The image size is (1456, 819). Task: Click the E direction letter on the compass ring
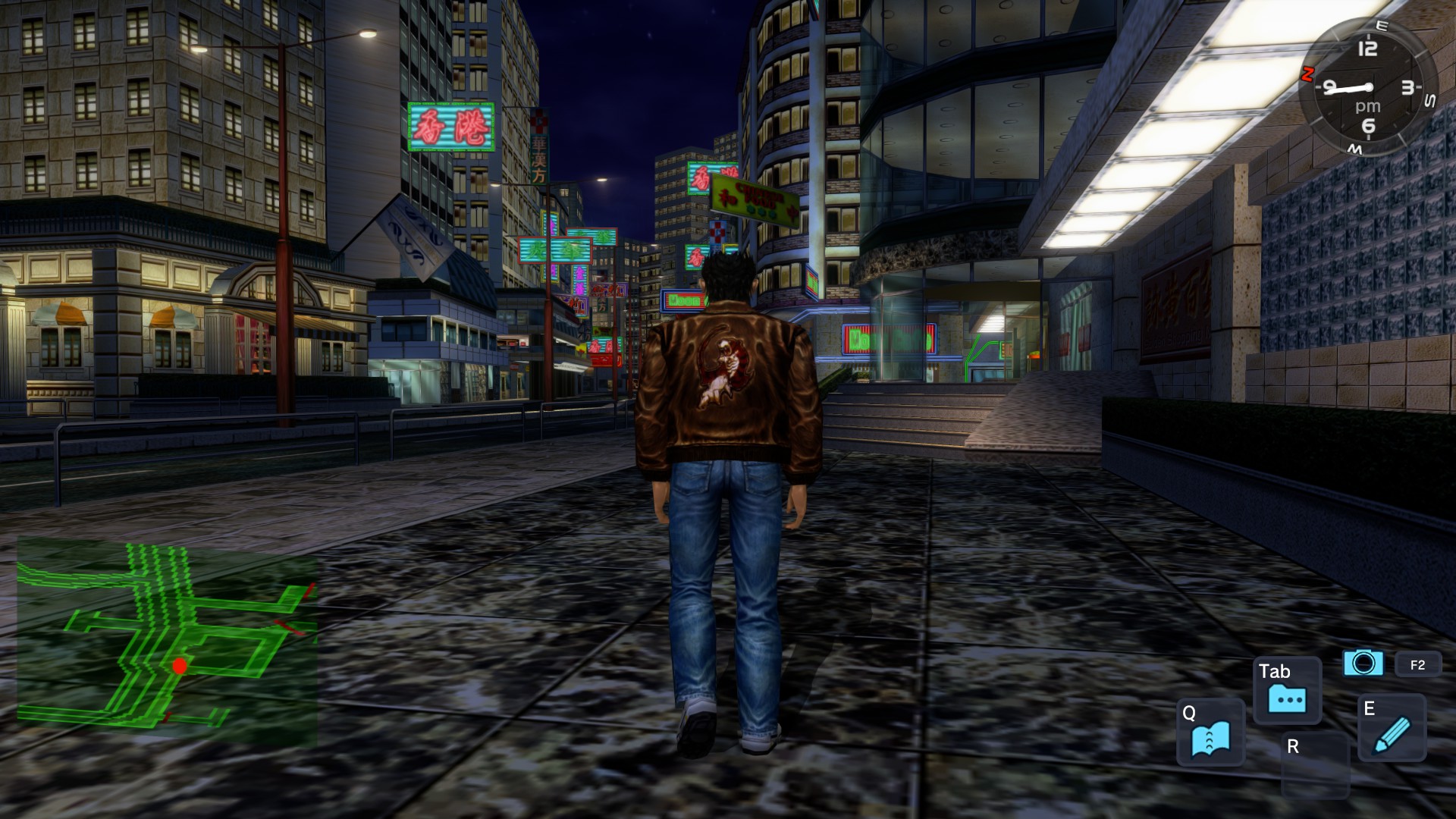click(x=1382, y=26)
